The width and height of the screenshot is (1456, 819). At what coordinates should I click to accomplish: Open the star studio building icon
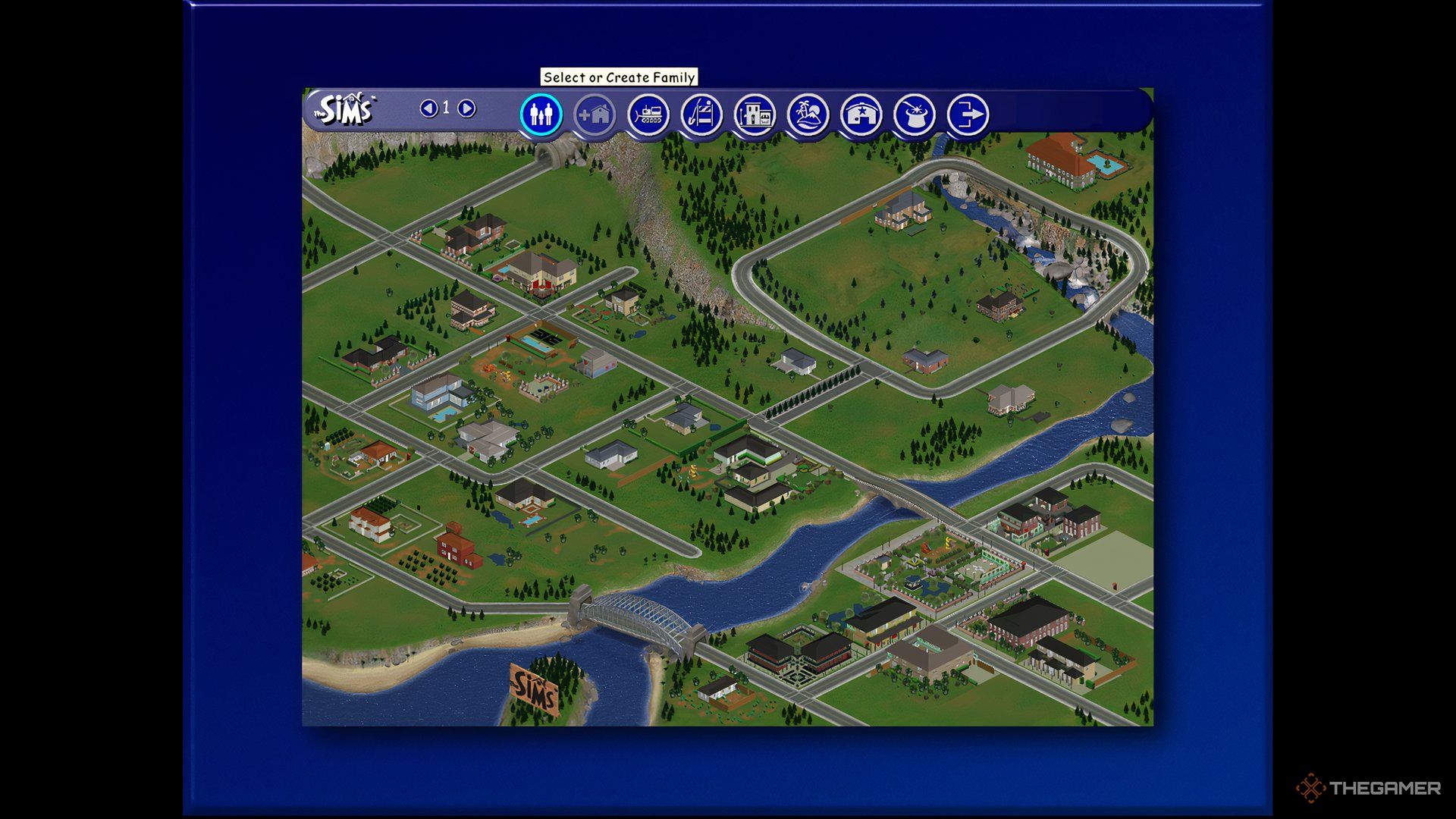click(x=861, y=115)
